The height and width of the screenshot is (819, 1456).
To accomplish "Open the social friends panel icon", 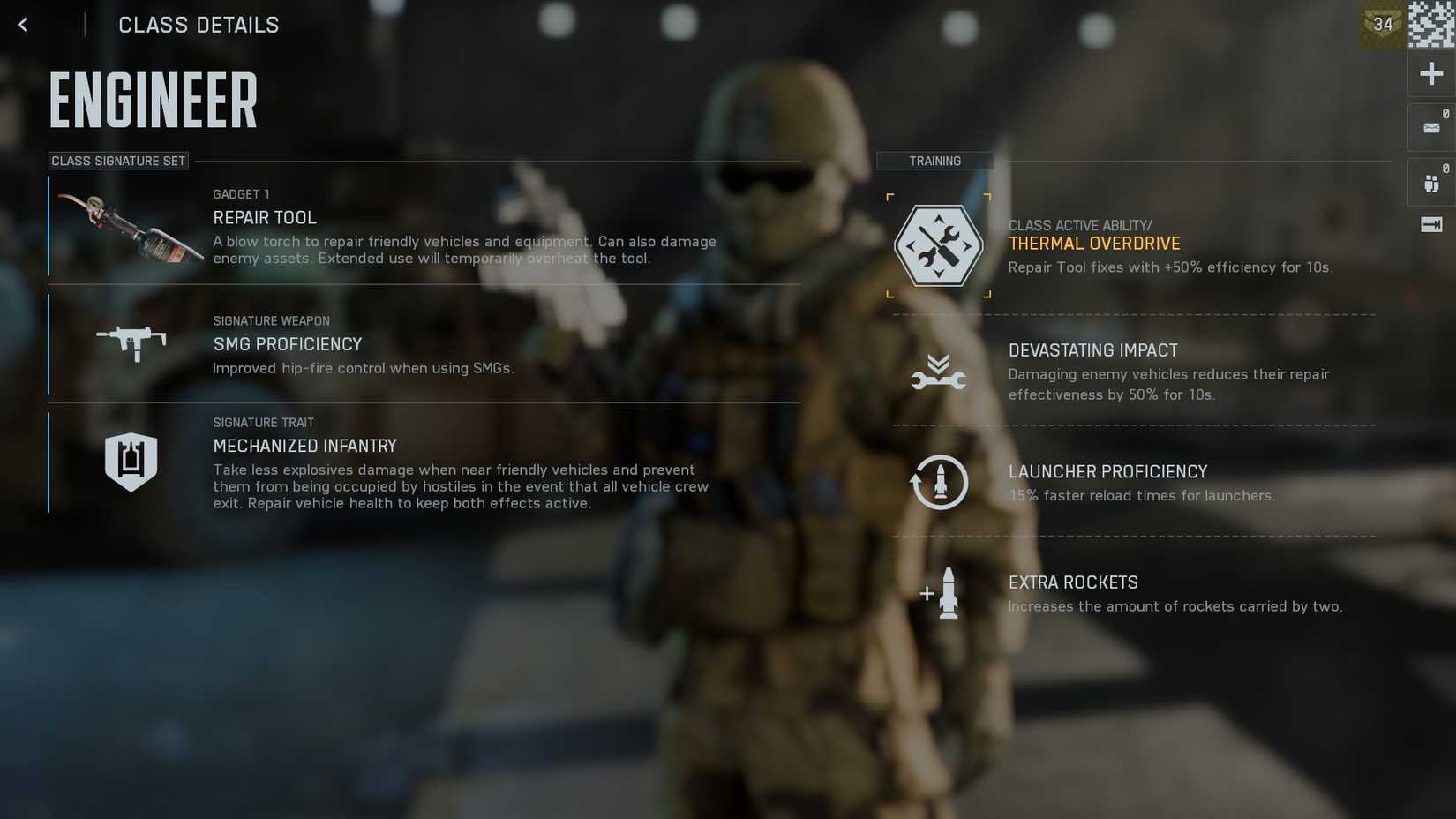I will click(1430, 181).
